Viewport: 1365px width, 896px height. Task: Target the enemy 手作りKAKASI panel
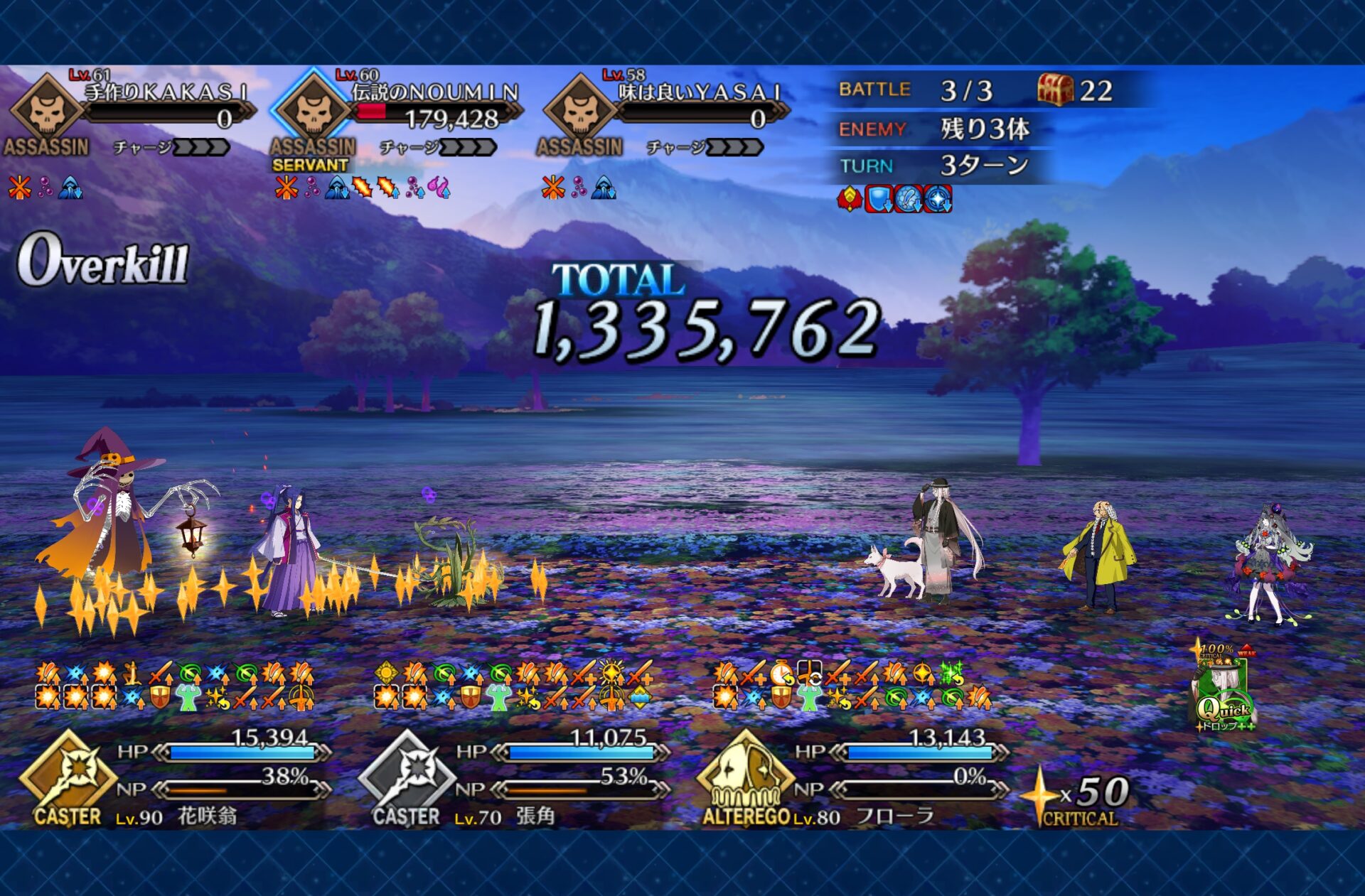(132, 114)
